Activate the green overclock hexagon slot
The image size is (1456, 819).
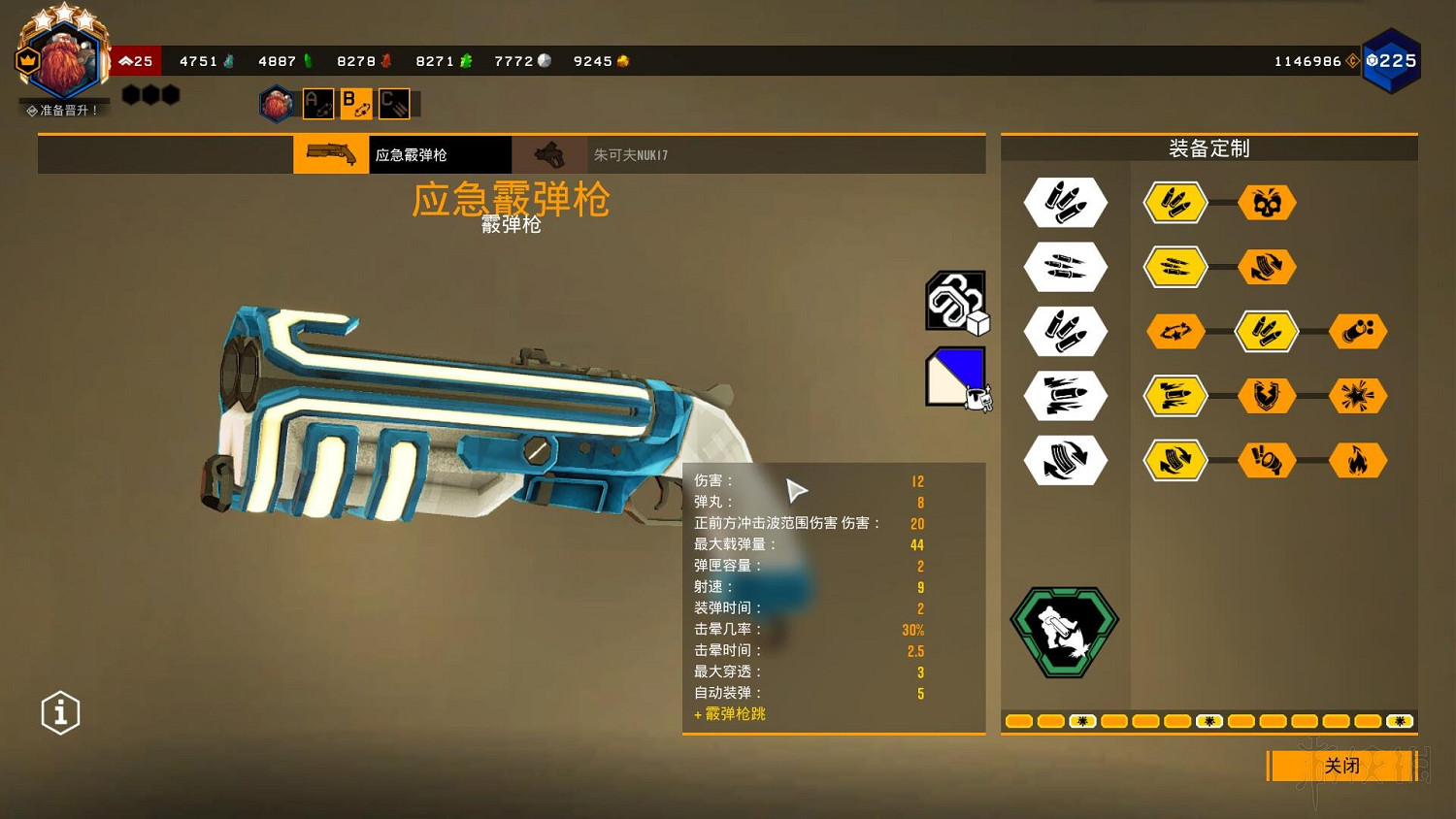point(1064,631)
